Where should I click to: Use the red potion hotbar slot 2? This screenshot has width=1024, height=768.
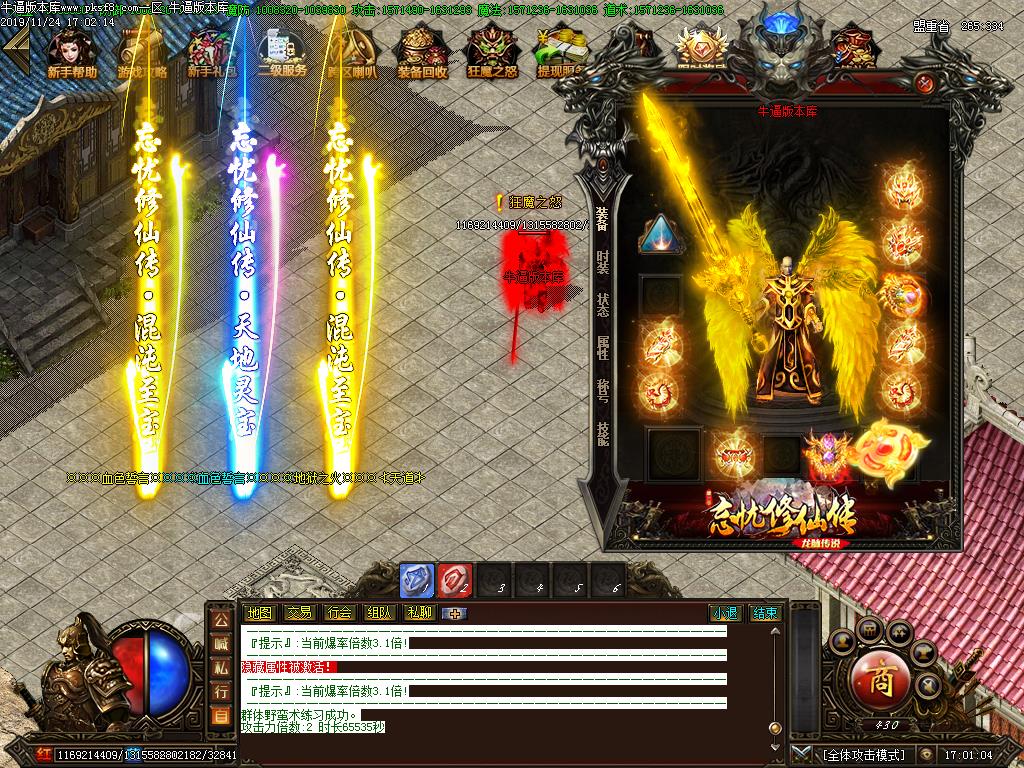pyautogui.click(x=454, y=580)
